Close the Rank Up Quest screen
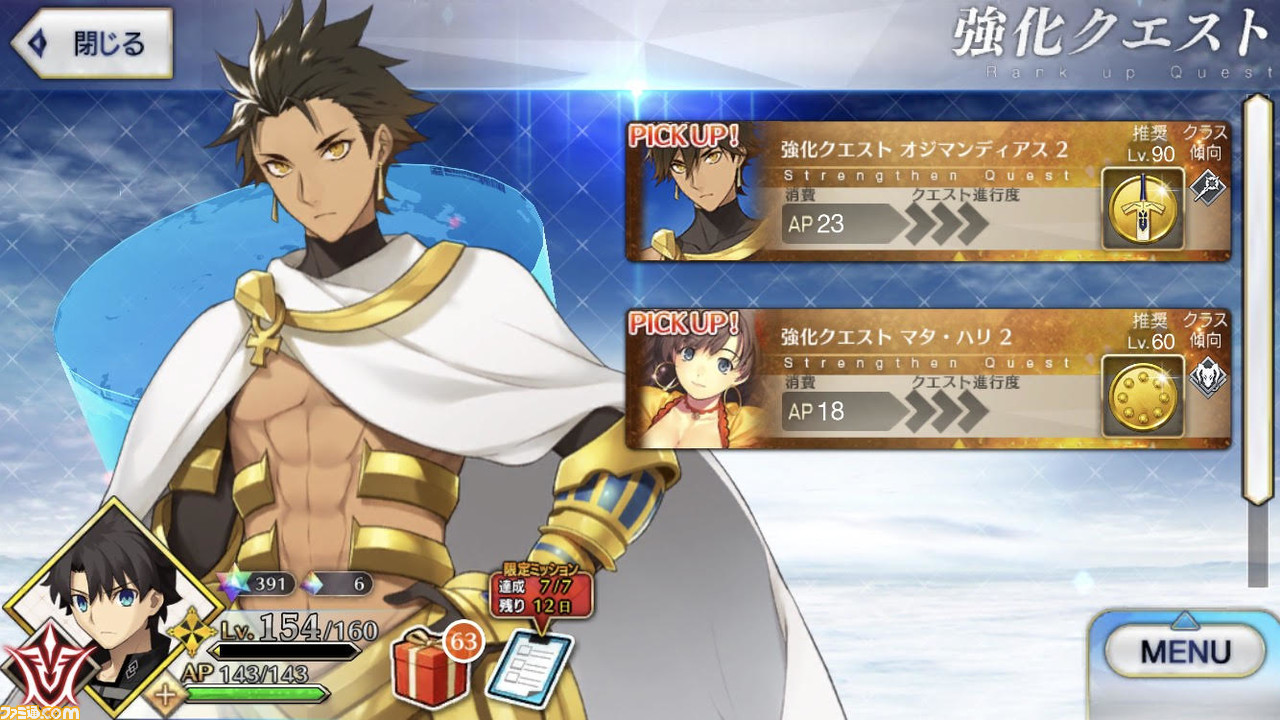Viewport: 1280px width, 720px height. 91,44
